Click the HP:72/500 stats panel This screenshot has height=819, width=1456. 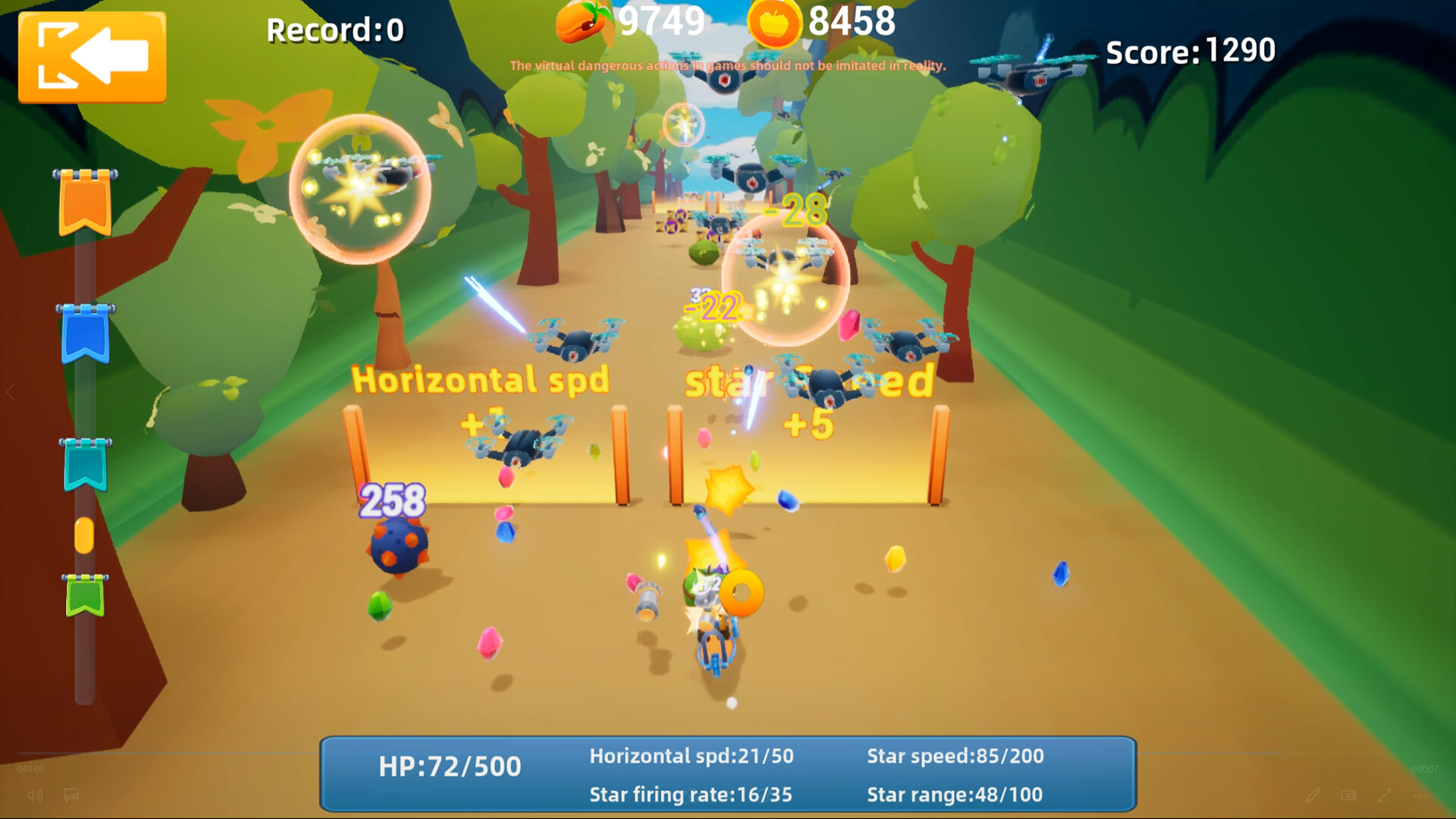(x=450, y=767)
